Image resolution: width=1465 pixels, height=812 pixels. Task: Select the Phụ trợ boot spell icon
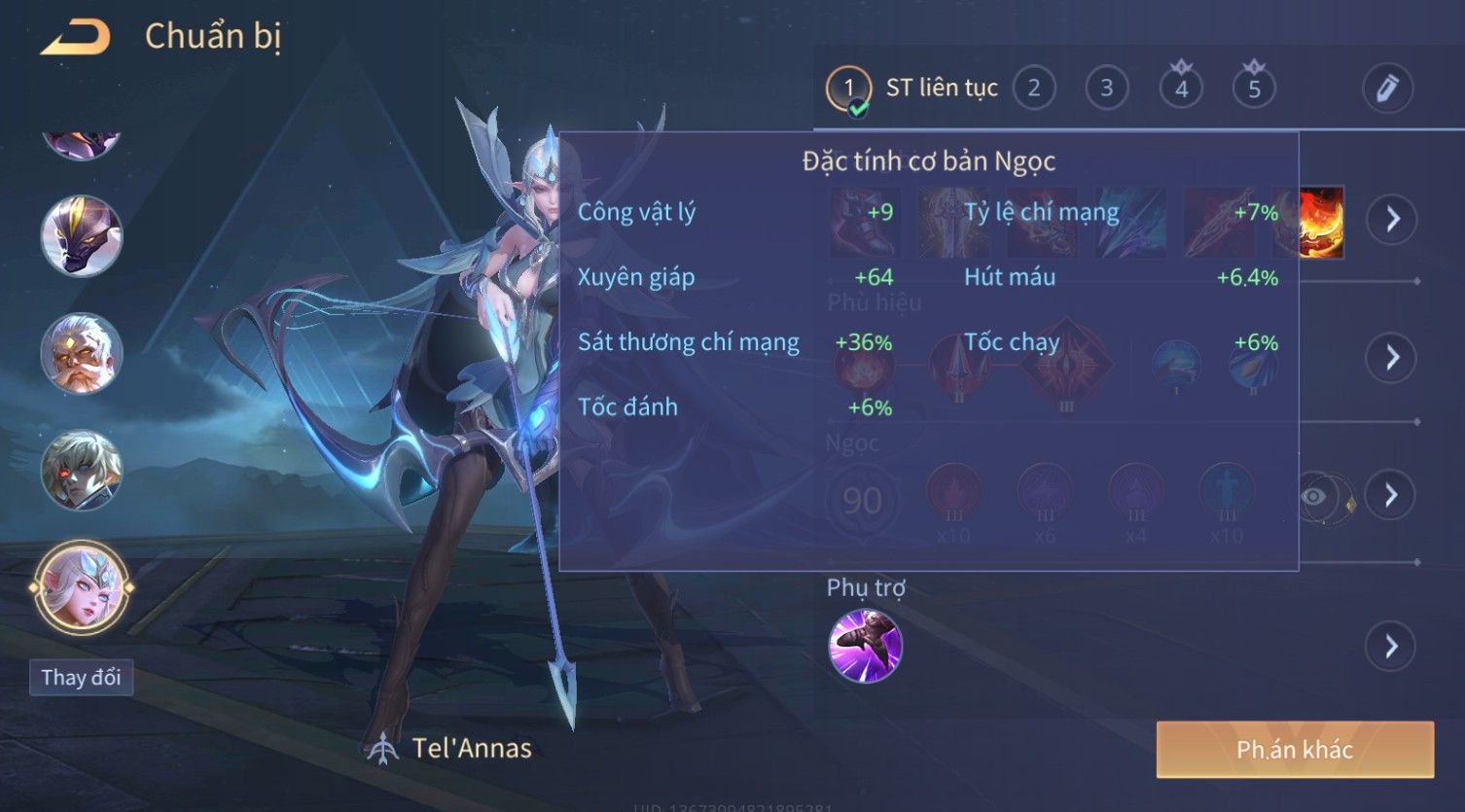tap(865, 646)
